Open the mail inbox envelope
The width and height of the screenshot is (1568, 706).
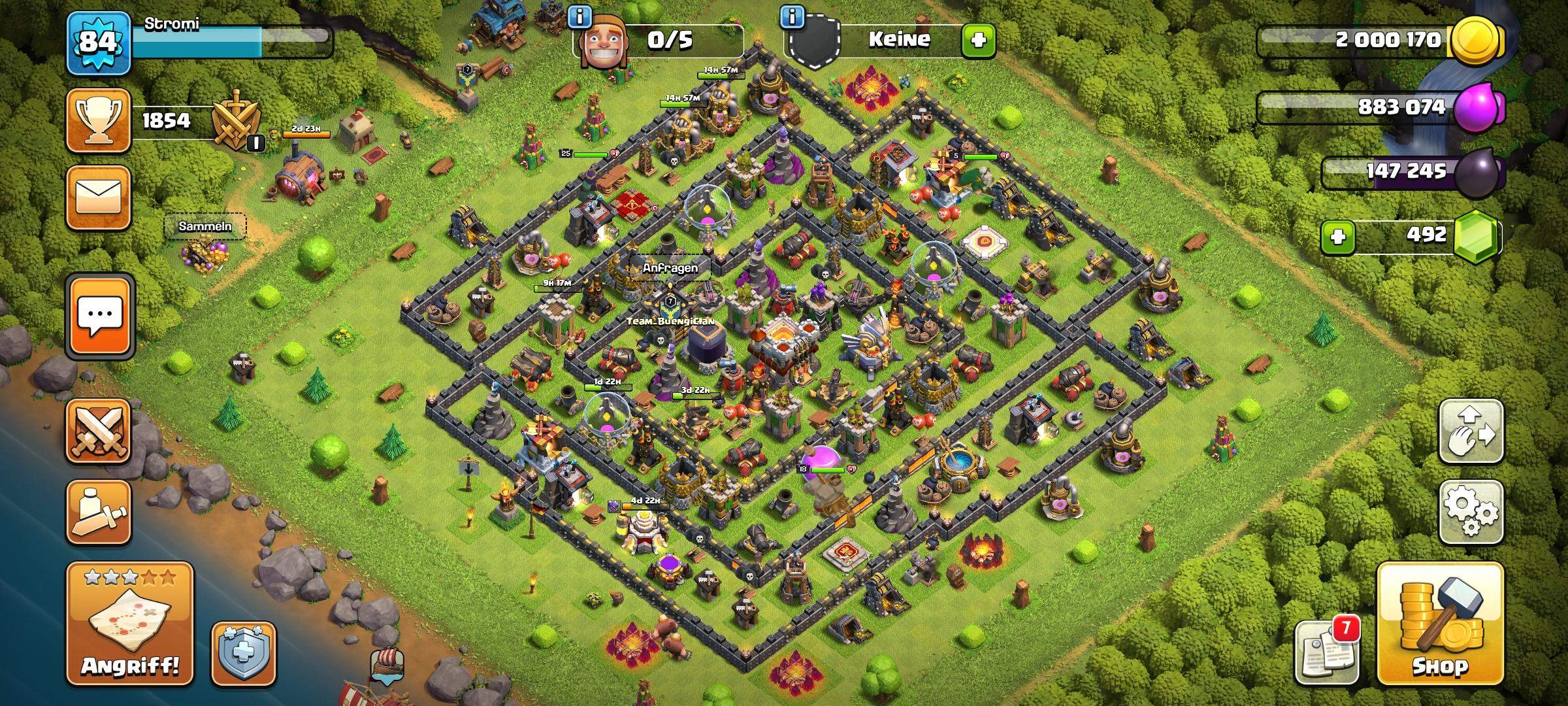coord(98,197)
